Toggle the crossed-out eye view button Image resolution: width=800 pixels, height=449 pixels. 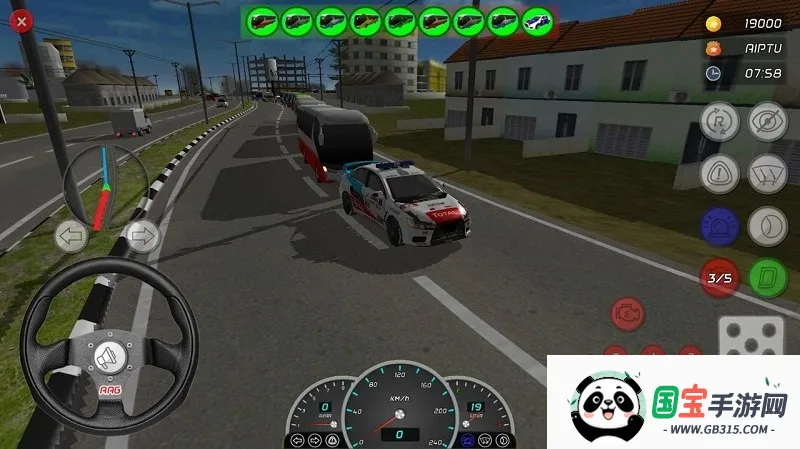(x=768, y=120)
